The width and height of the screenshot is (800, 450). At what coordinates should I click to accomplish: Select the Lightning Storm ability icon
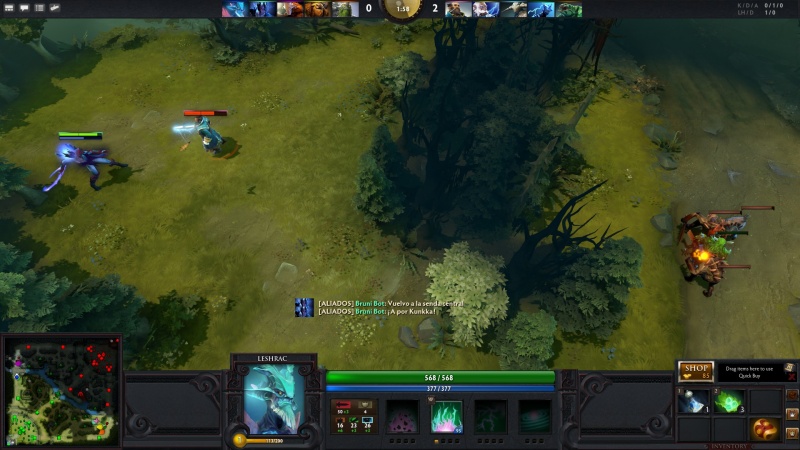[490, 415]
